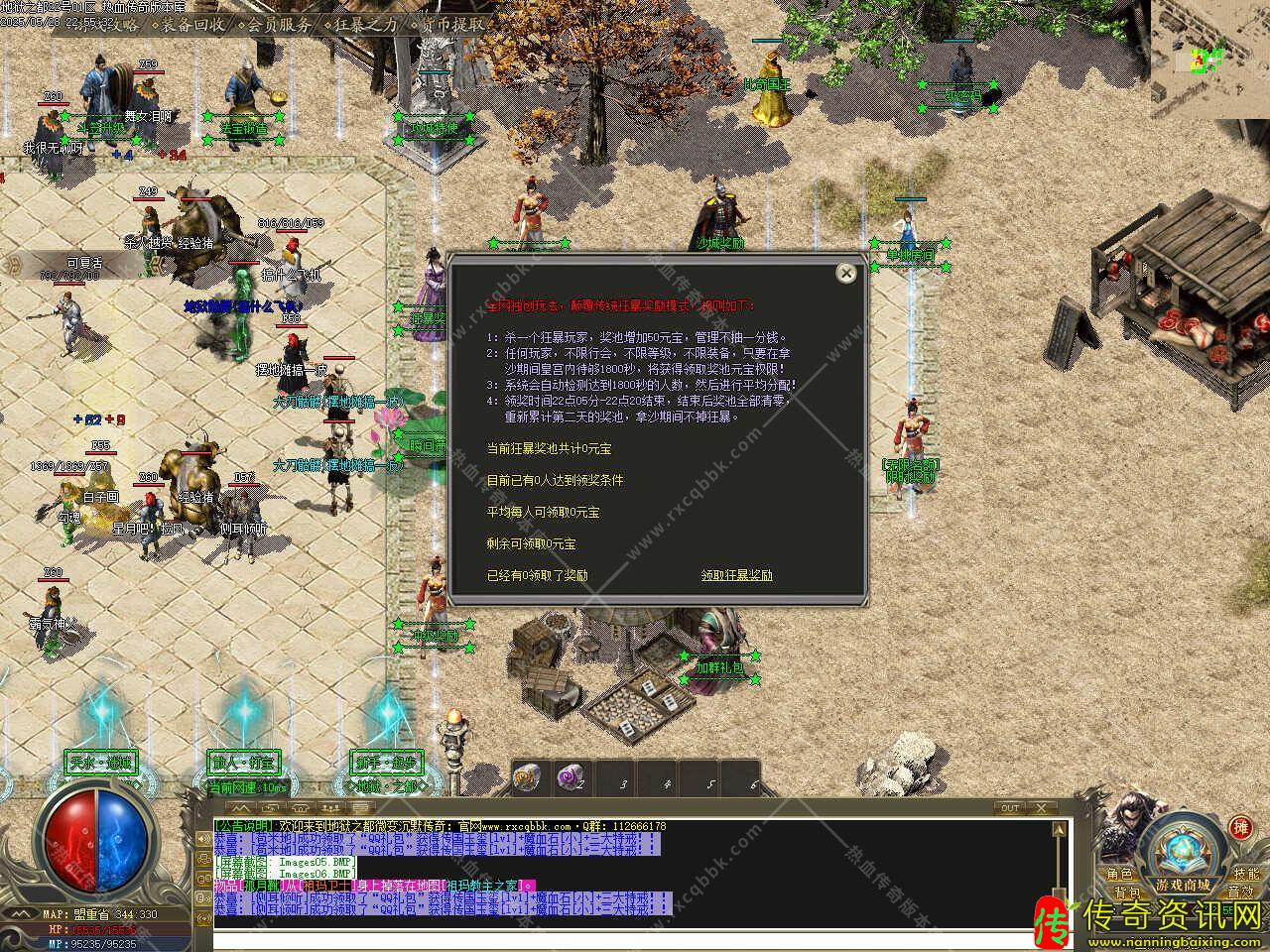Claim the berserk reward (领取狂暴奖励)
The height and width of the screenshot is (952, 1270).
click(736, 575)
